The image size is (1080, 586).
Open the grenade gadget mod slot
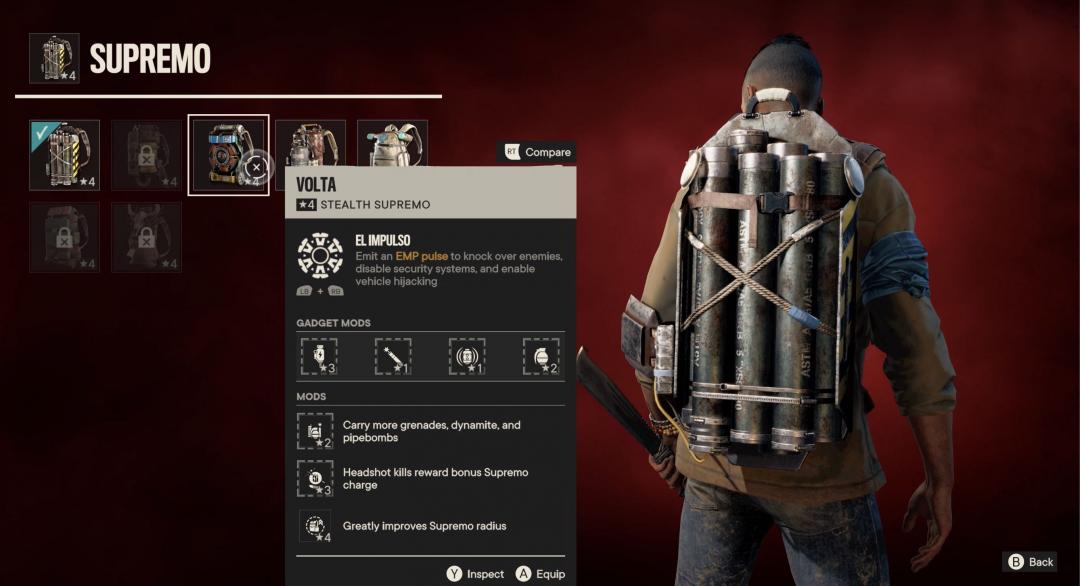click(541, 356)
